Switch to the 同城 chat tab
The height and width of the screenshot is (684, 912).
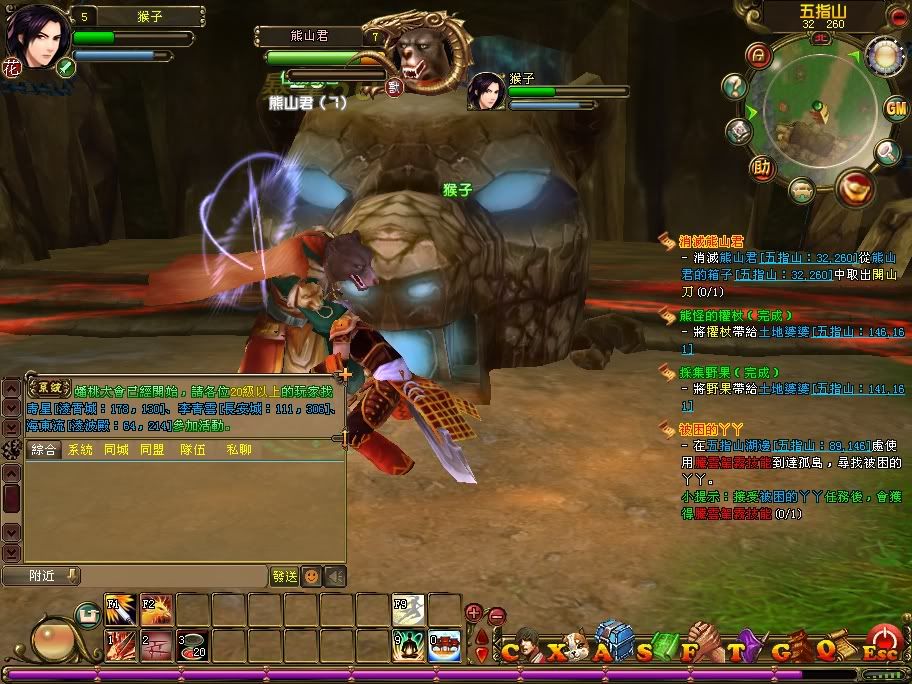click(x=116, y=450)
